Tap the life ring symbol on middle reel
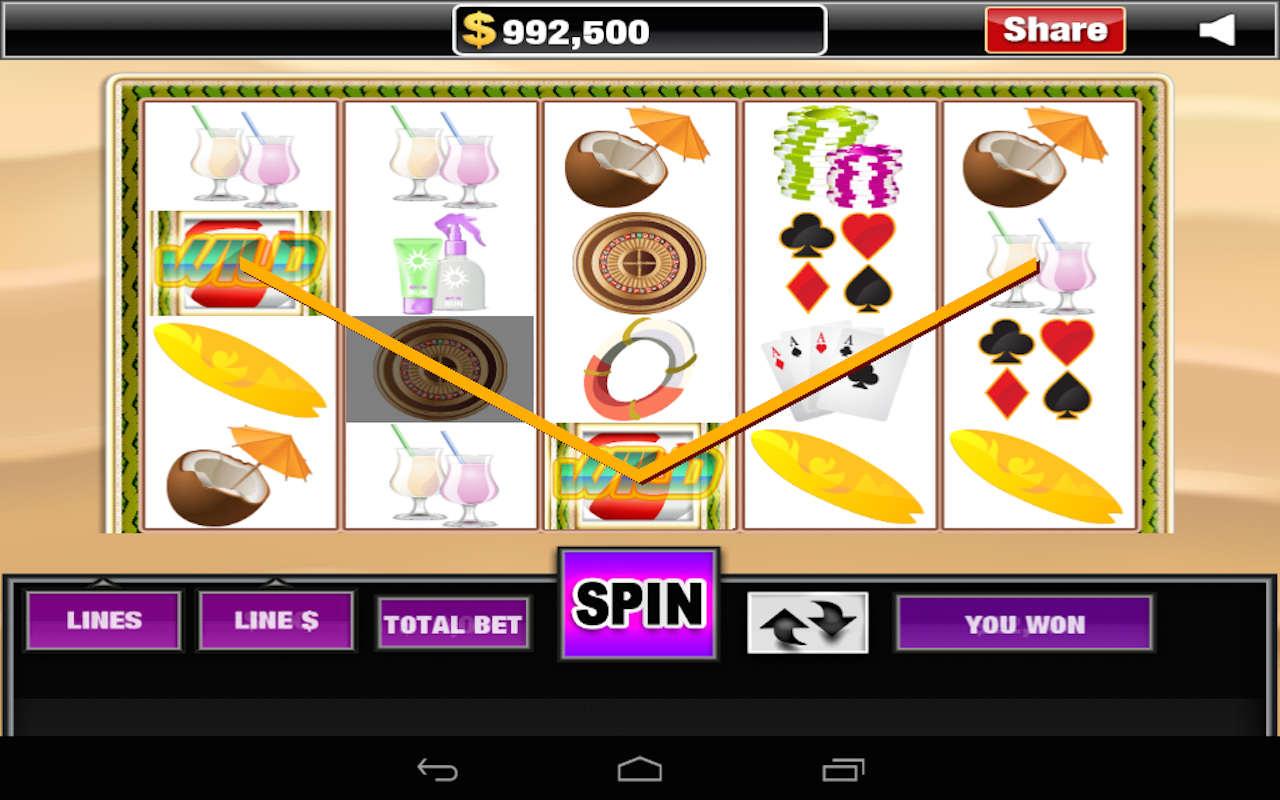This screenshot has width=1280, height=800. coord(637,370)
